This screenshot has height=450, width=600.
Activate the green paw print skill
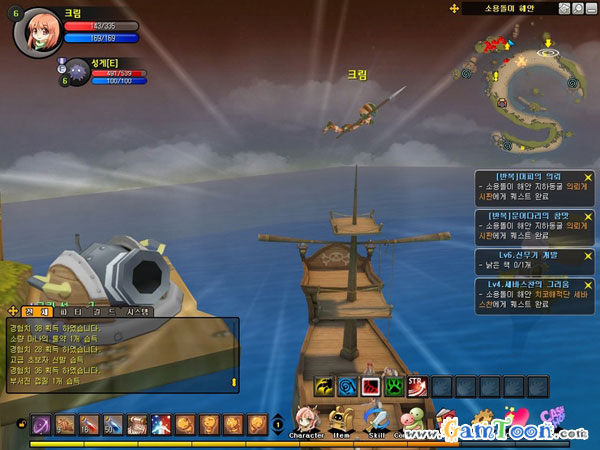coord(393,385)
